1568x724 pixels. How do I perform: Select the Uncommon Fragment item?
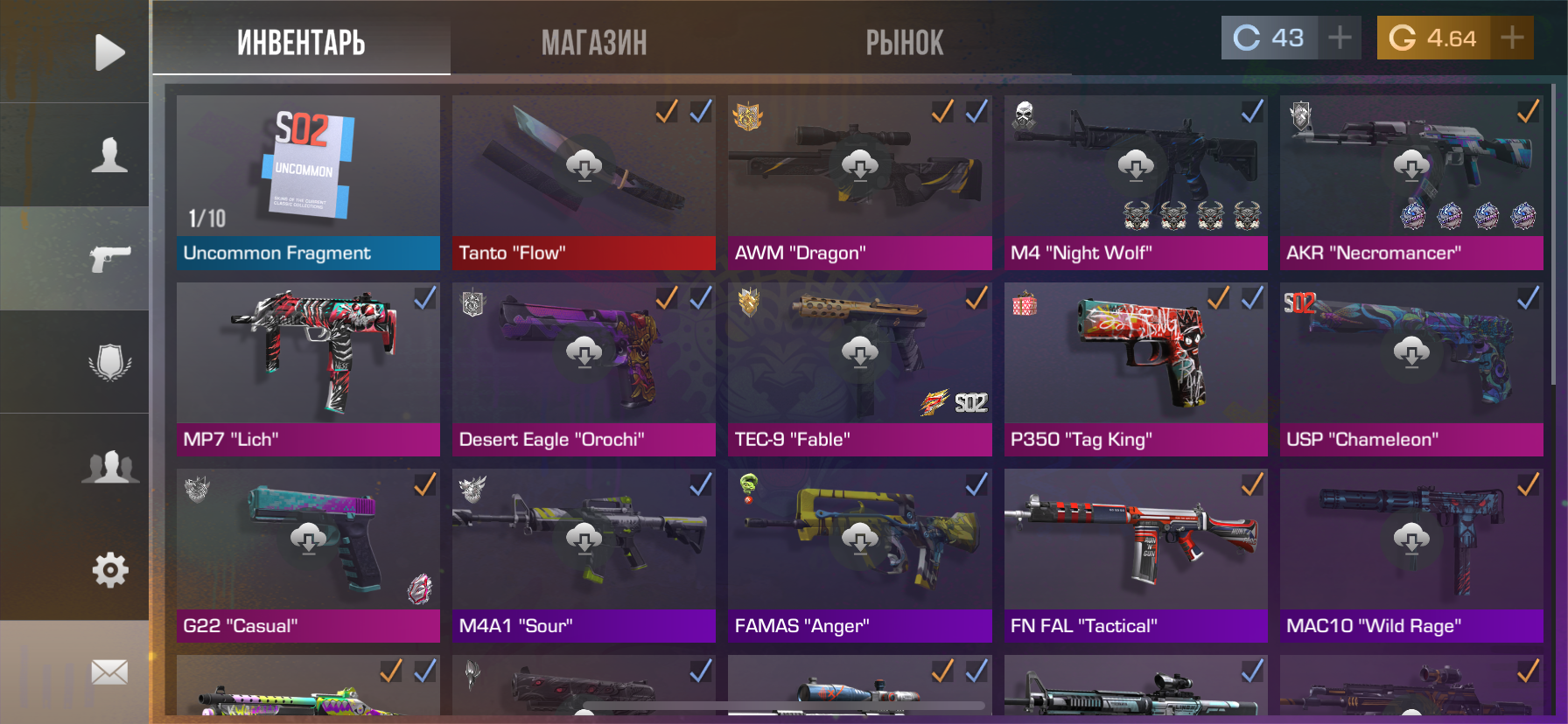(x=308, y=182)
